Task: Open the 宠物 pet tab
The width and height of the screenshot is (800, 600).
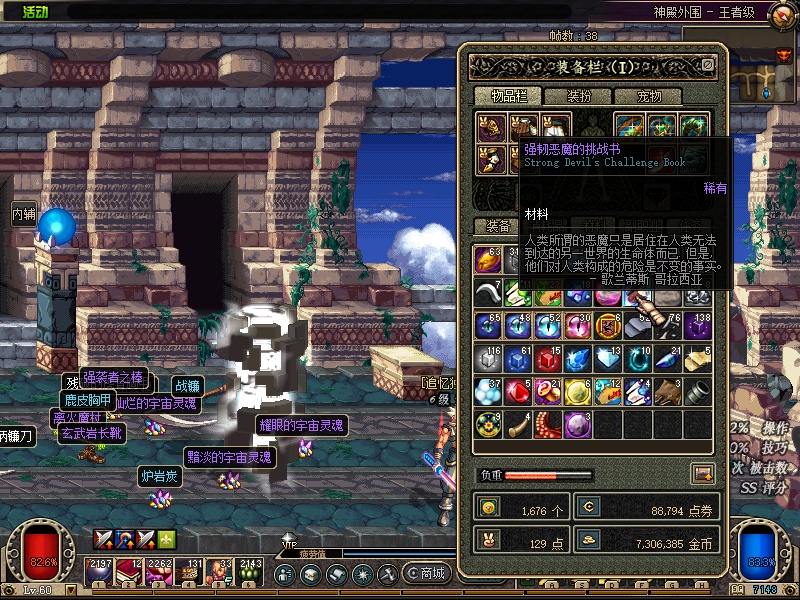Action: point(648,97)
